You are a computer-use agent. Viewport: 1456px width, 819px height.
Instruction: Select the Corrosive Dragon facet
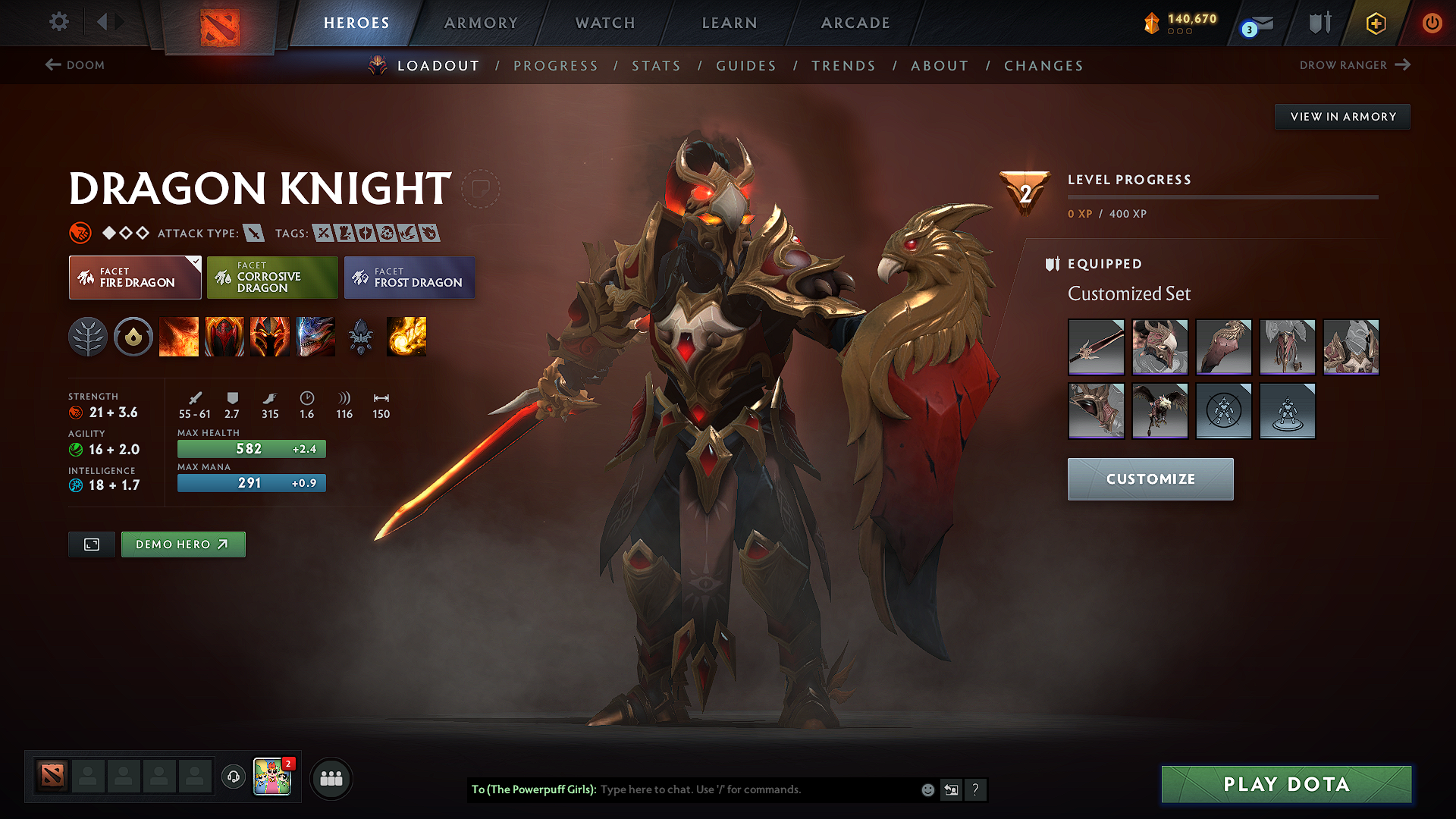tap(271, 278)
